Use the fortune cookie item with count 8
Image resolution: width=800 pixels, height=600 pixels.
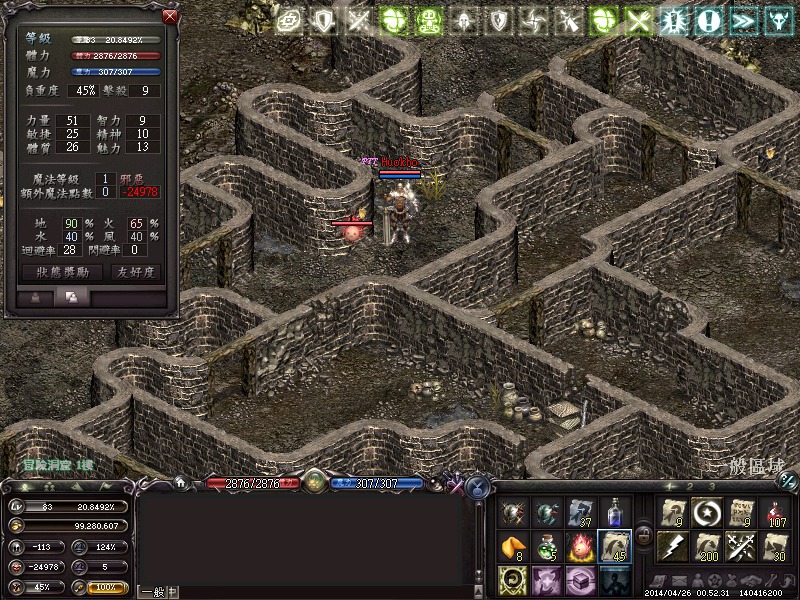(x=514, y=546)
